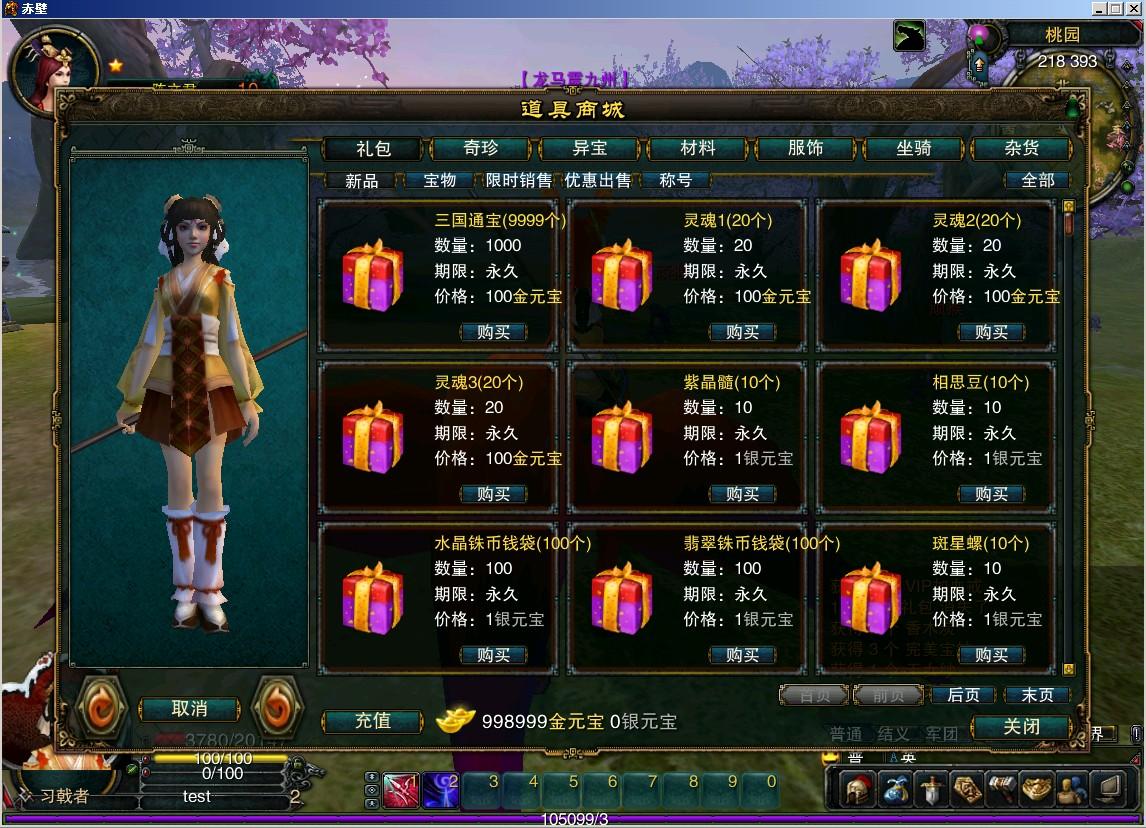Close the shop with 关闭
The width and height of the screenshot is (1146, 828).
[x=1021, y=727]
